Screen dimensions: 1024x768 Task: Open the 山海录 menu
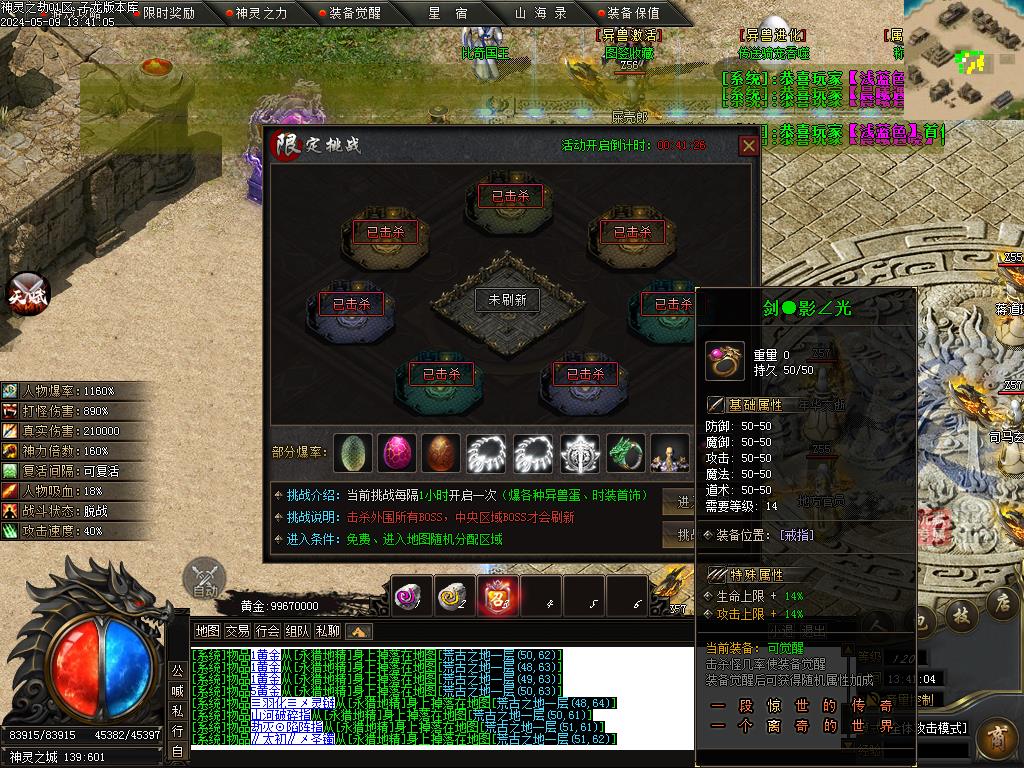(x=540, y=13)
